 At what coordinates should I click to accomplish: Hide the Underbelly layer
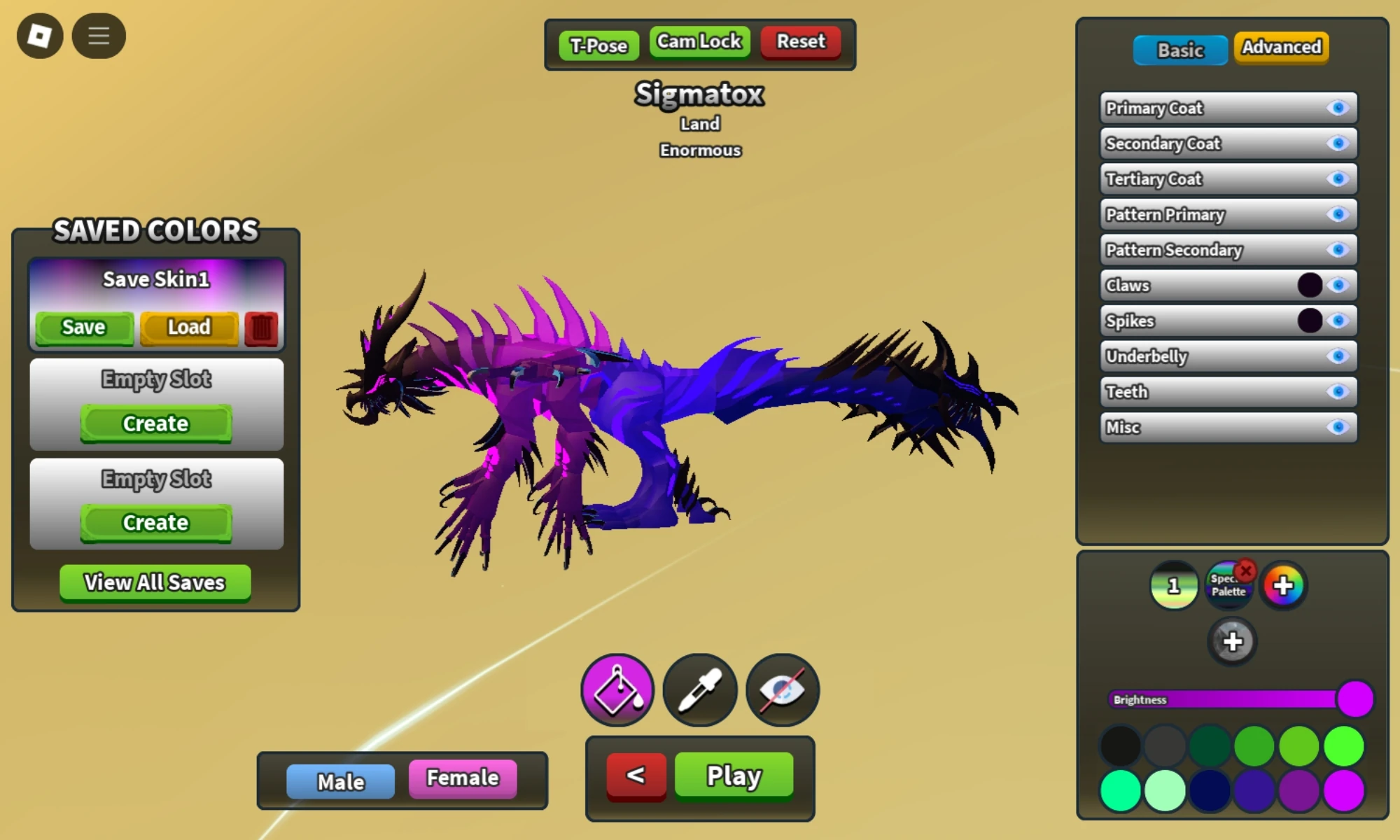coord(1338,356)
